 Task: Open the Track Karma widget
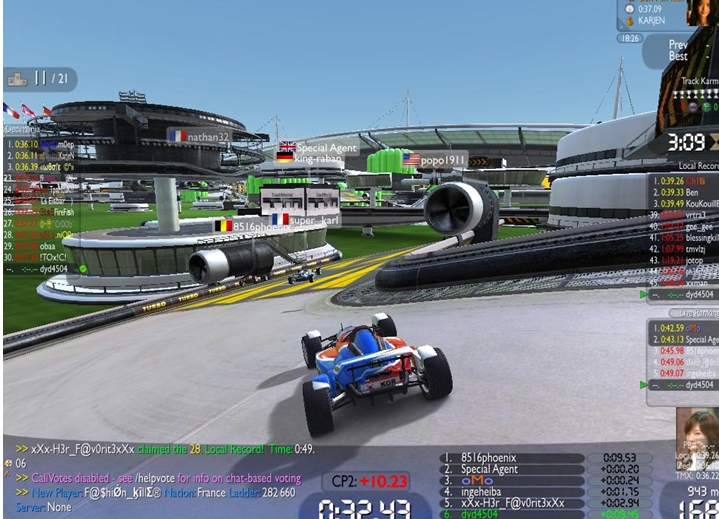point(700,81)
